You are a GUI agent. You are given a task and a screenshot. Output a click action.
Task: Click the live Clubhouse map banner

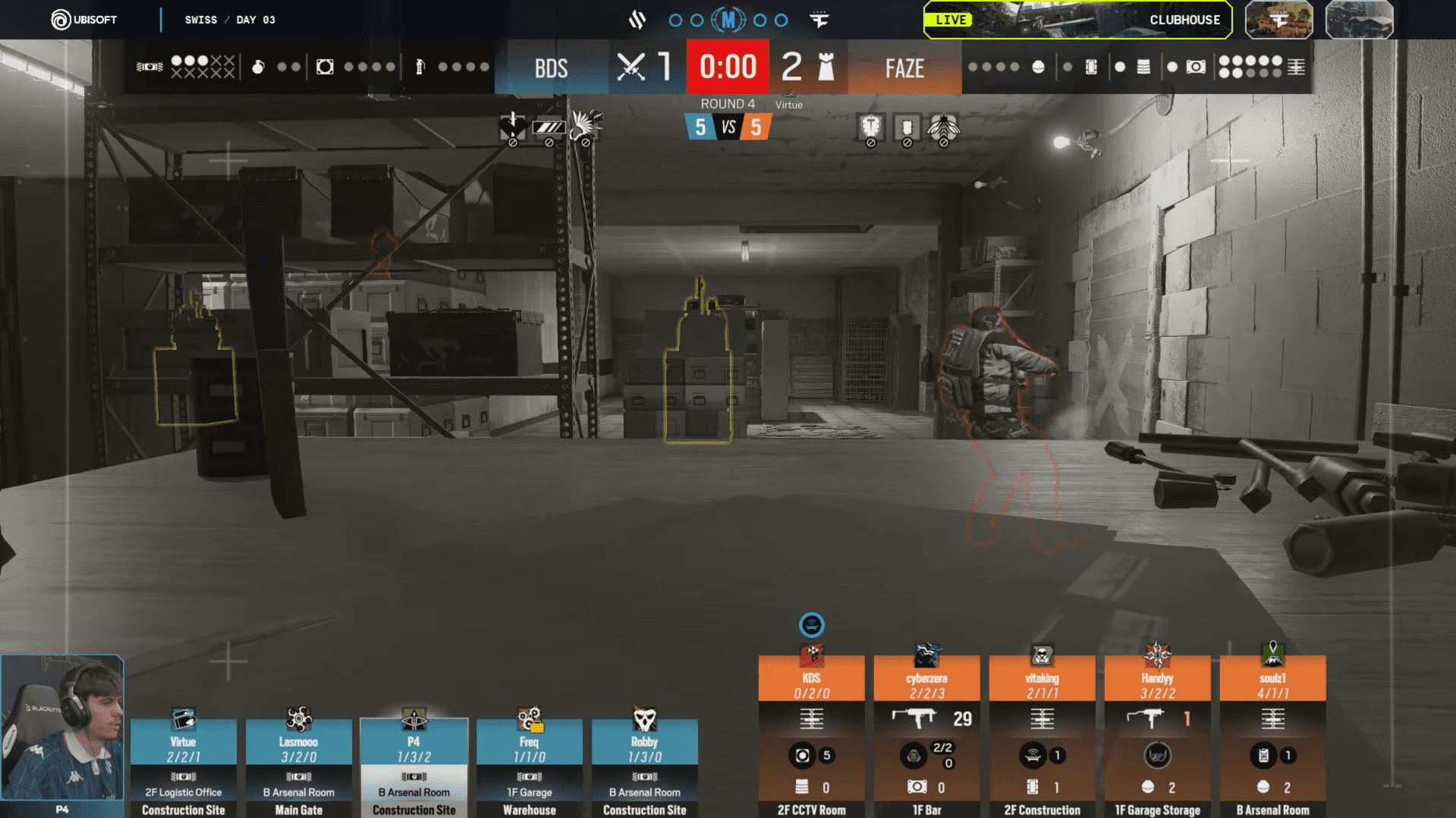click(x=1077, y=20)
